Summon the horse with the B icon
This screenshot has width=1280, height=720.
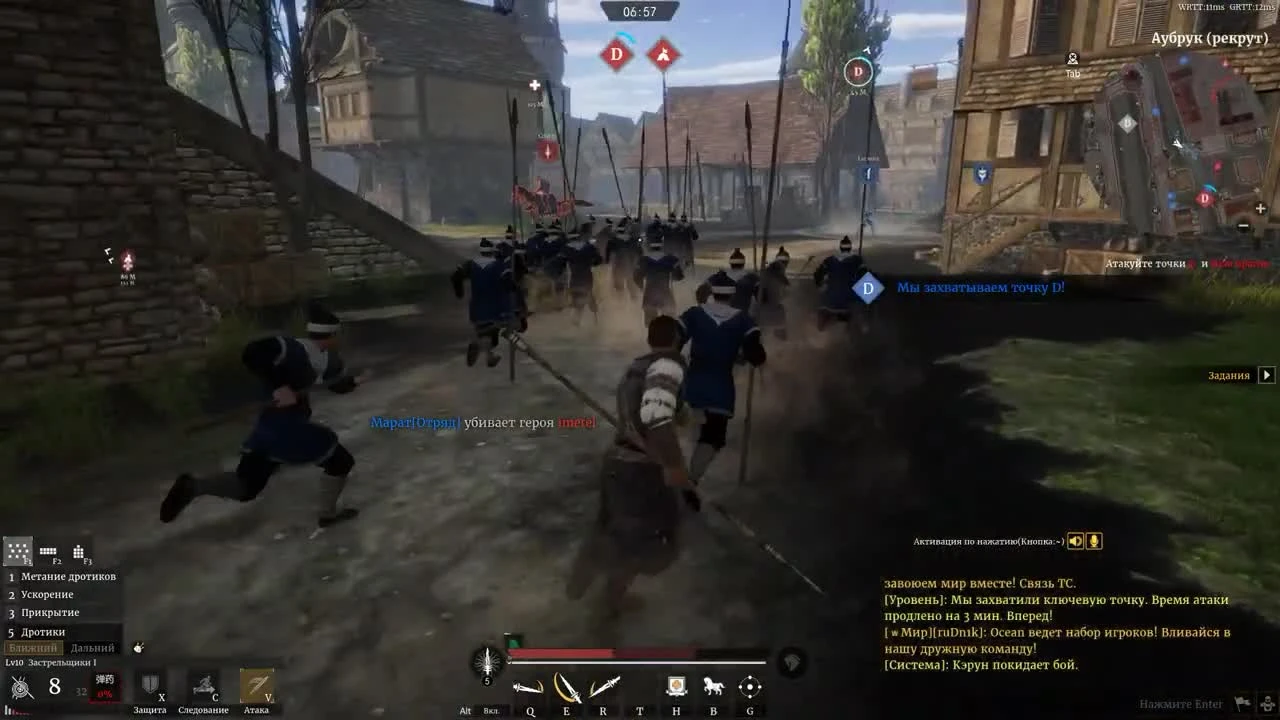712,686
